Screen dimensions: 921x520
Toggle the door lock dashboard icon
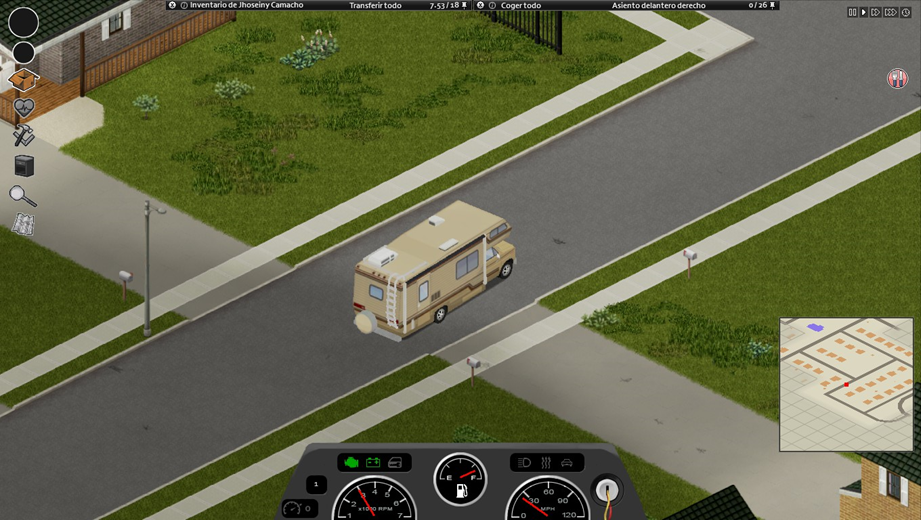(x=396, y=462)
